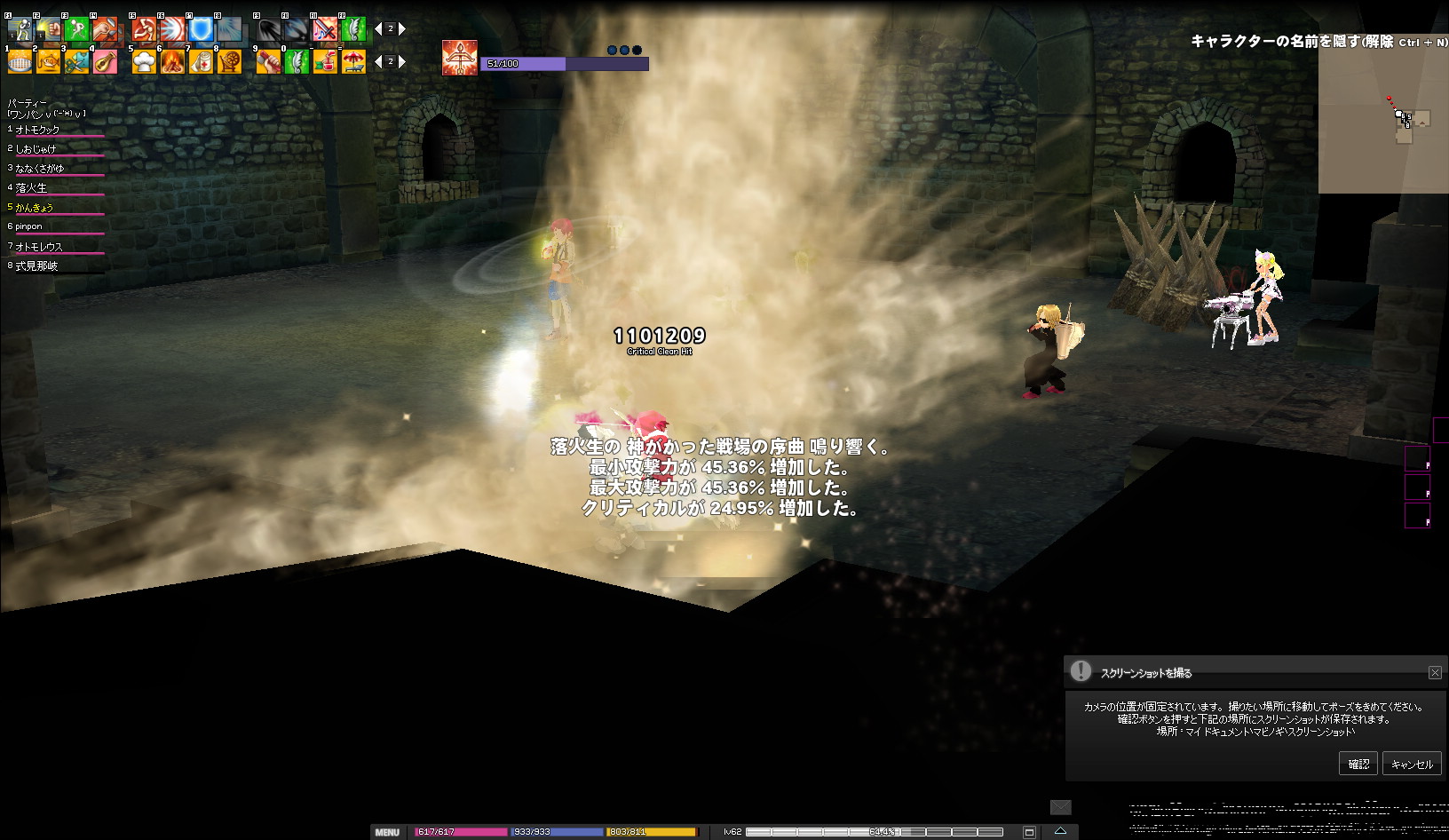Close the screenshot dialog with X

(x=1435, y=673)
